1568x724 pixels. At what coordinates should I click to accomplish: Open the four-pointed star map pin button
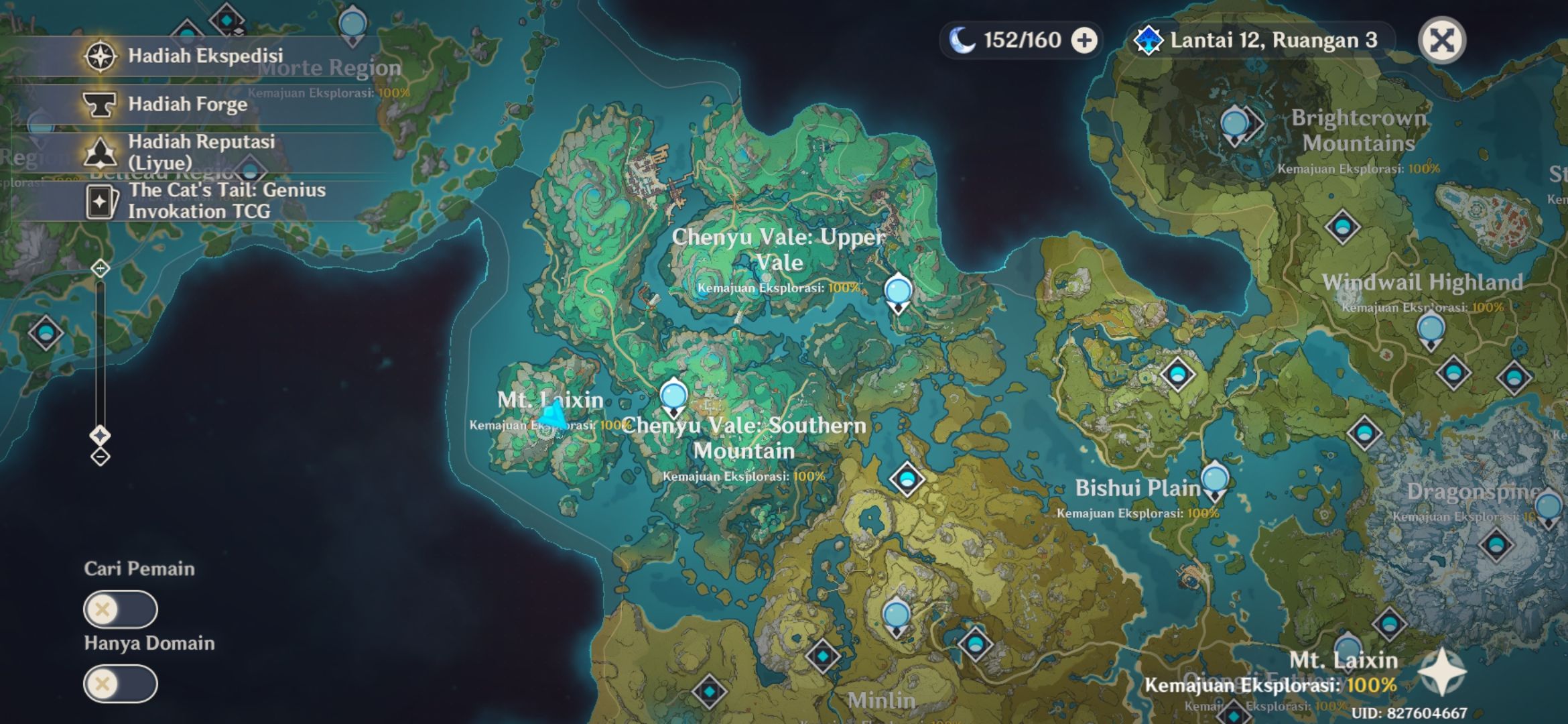(x=1441, y=672)
